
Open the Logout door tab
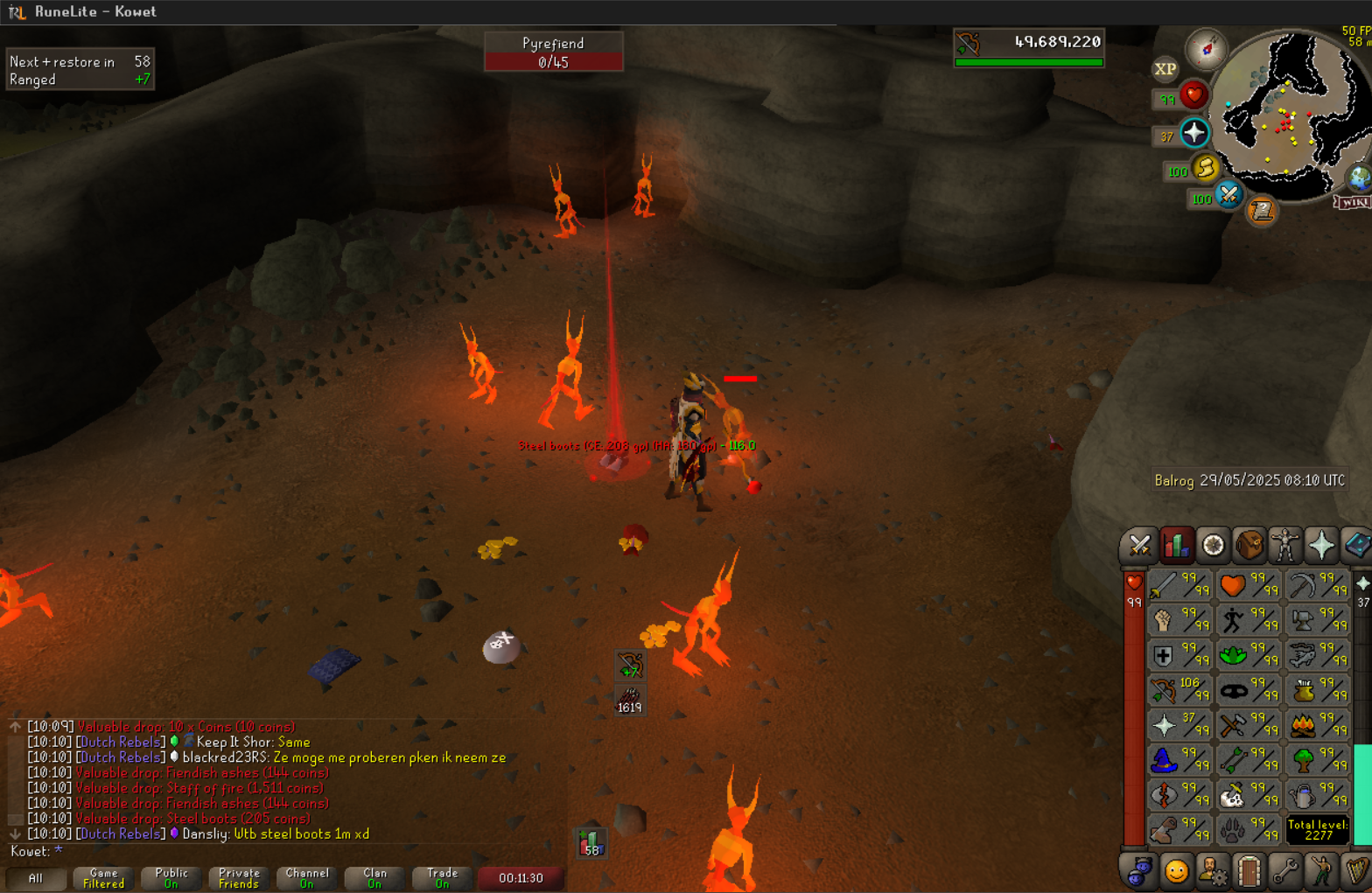click(1249, 871)
